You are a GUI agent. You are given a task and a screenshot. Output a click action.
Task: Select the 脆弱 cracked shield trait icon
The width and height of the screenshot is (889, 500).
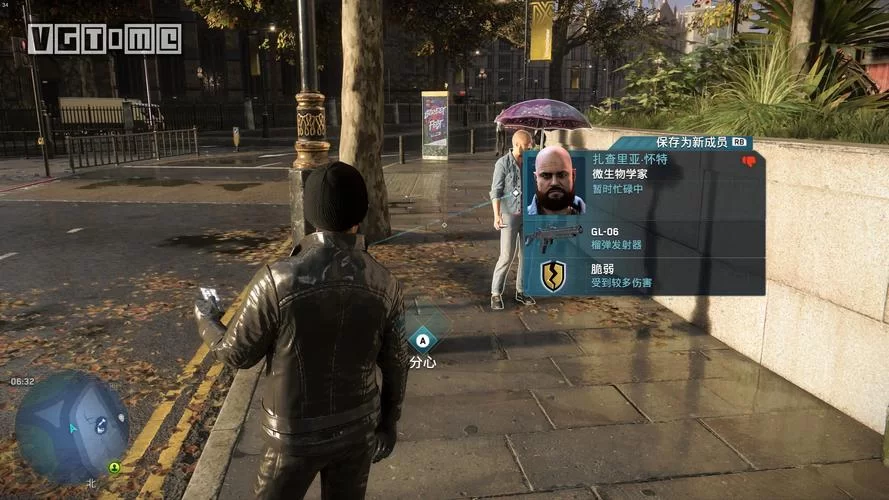click(553, 275)
